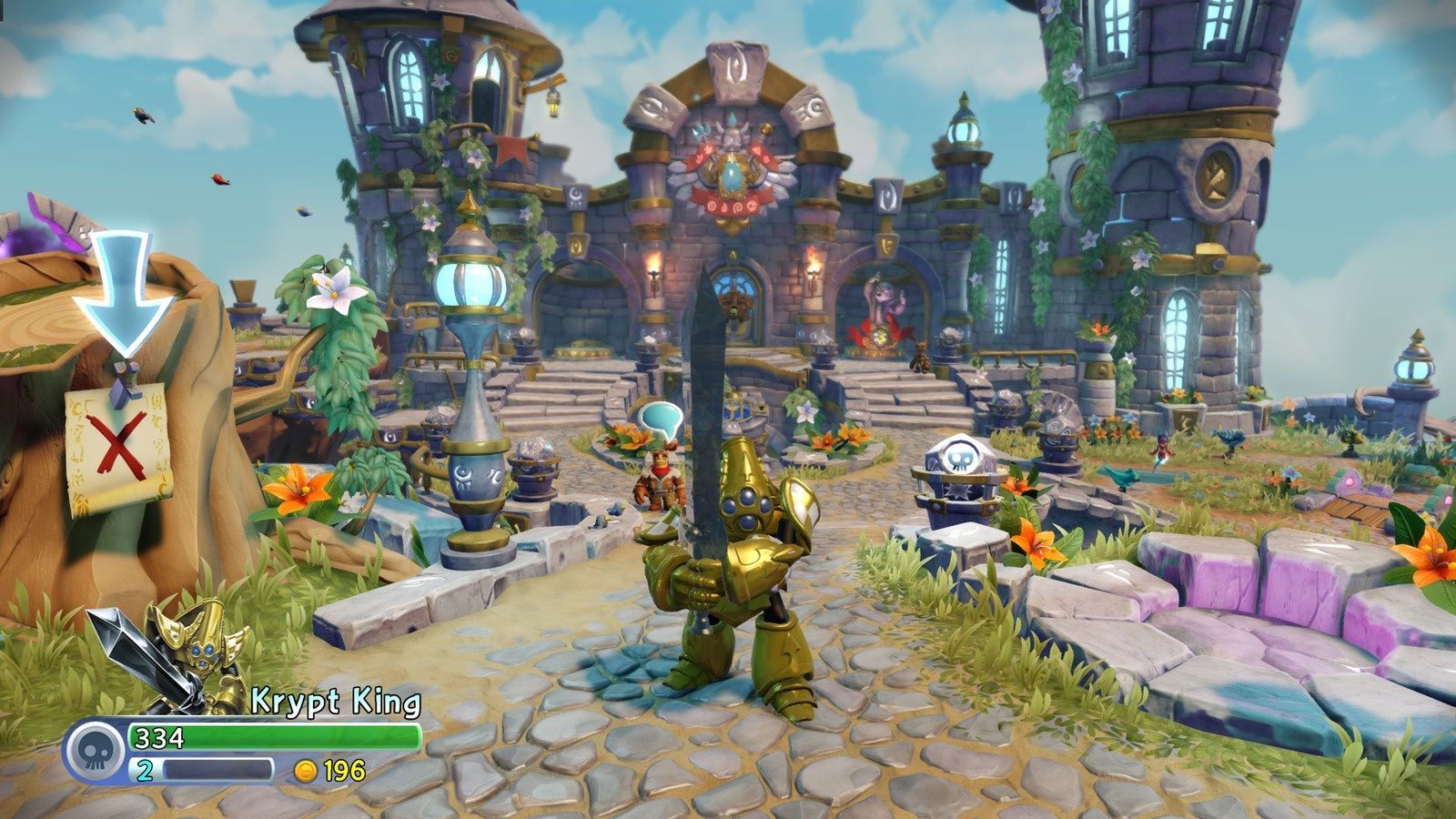Select the gold coin icon beside 196
Screen dimensions: 1456x819
(307, 769)
